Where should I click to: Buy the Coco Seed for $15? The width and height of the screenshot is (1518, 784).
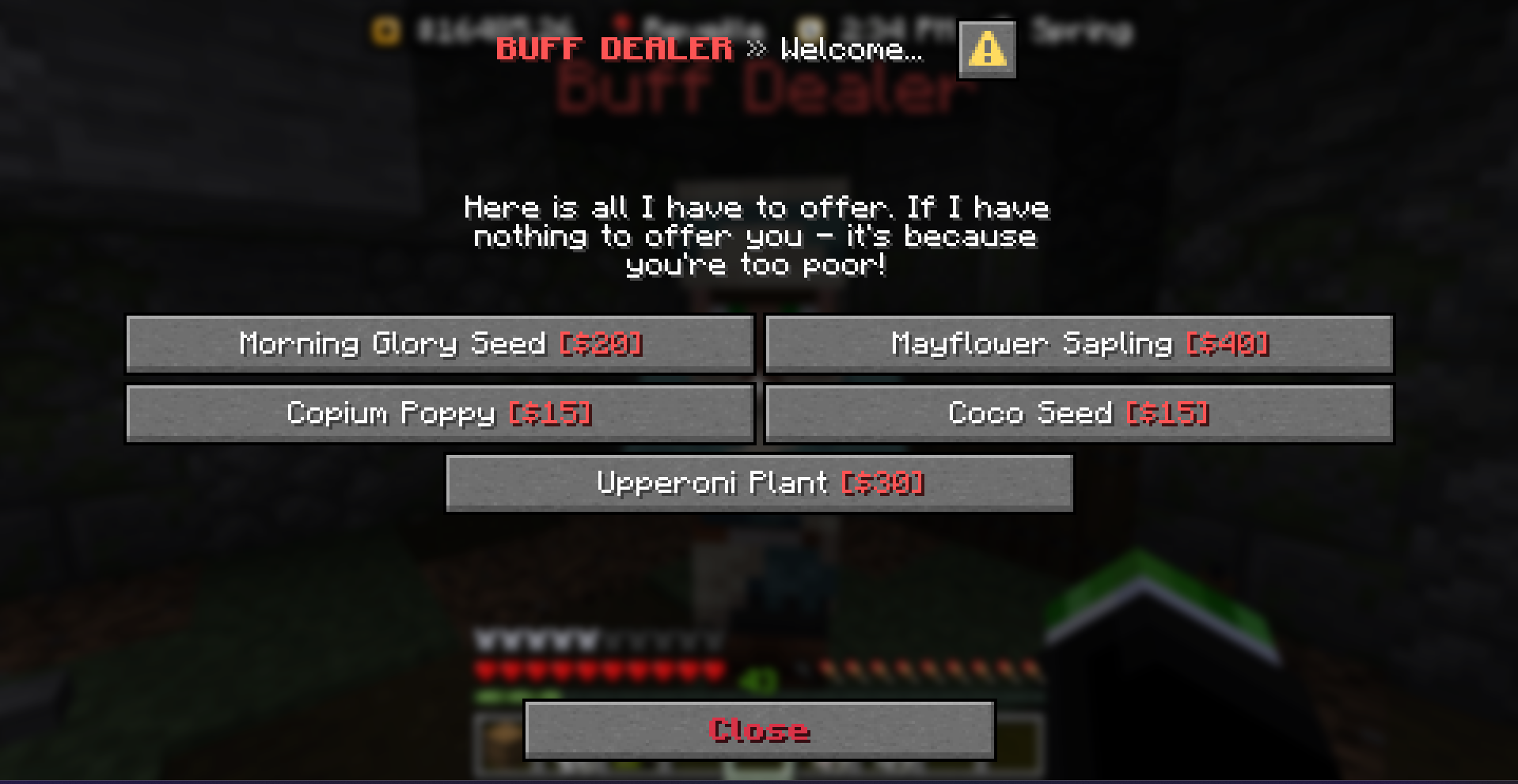pyautogui.click(x=1078, y=413)
